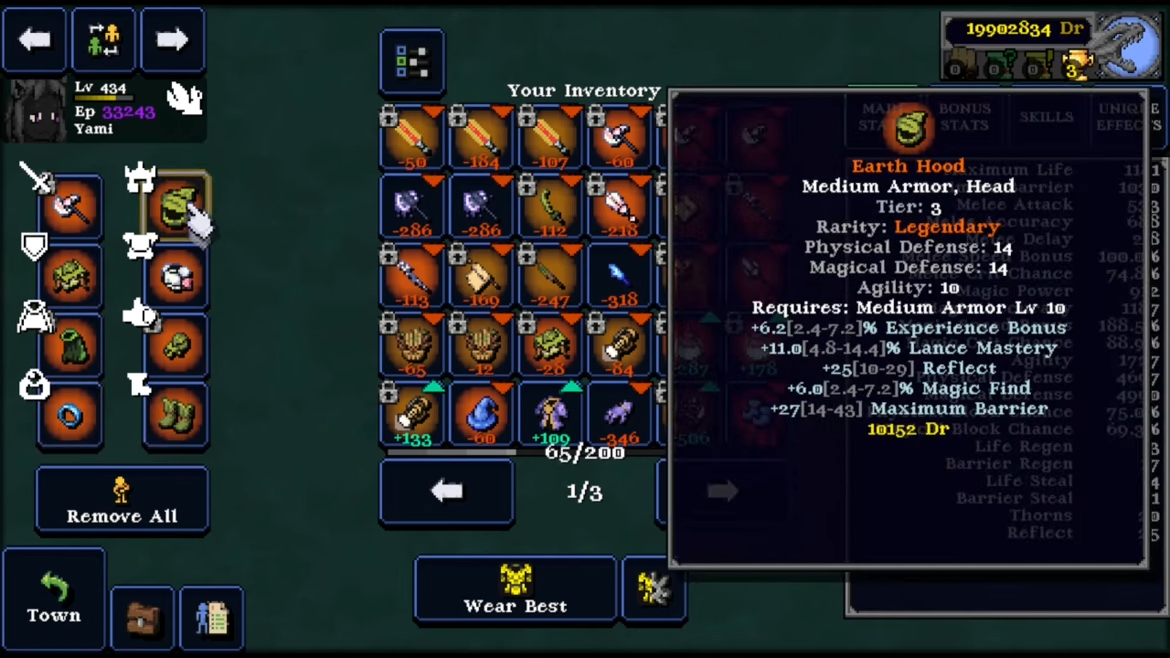Click the swap characters button
The width and height of the screenshot is (1170, 658).
point(103,41)
